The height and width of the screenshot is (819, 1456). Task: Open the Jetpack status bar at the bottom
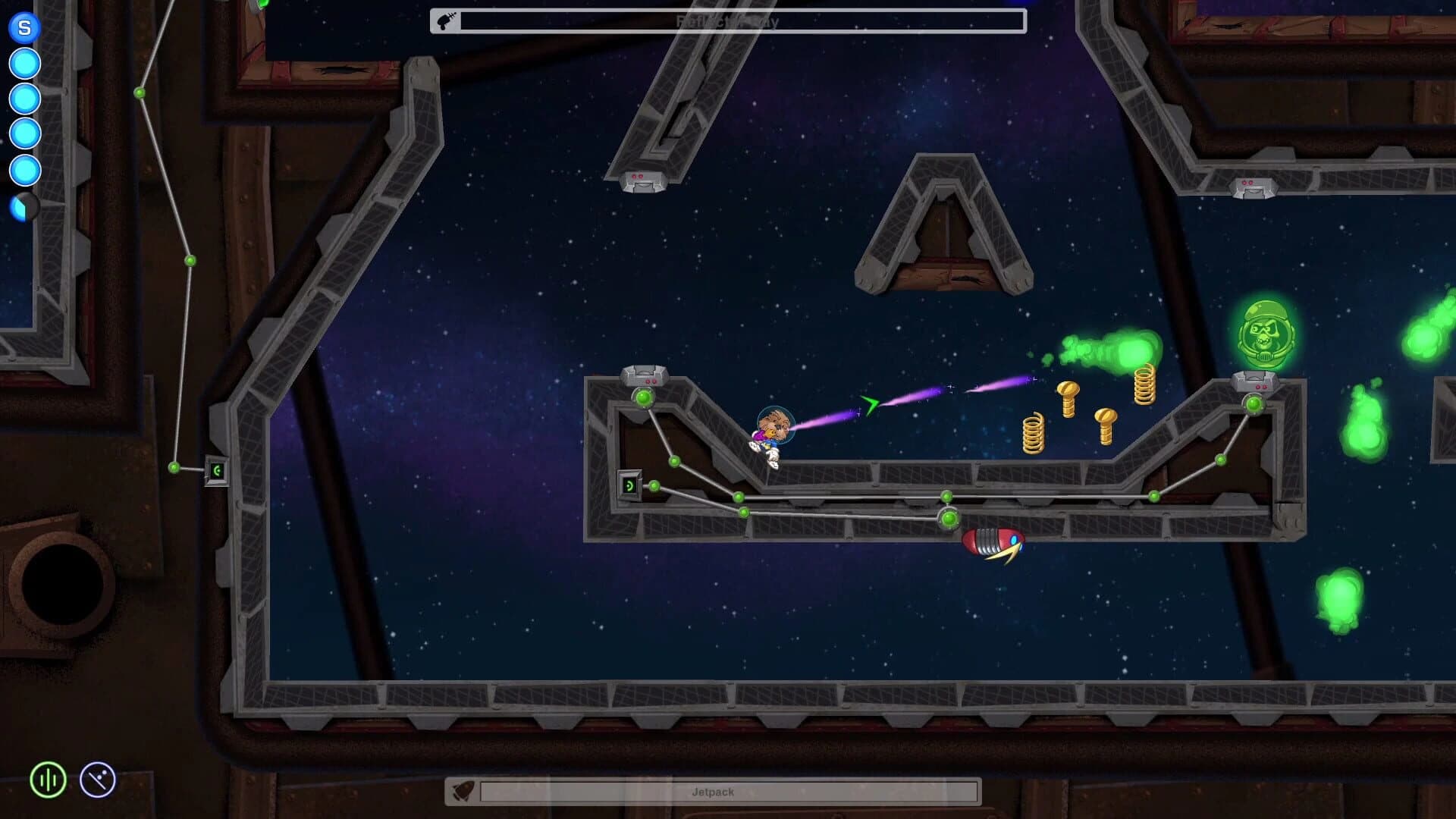pos(728,791)
